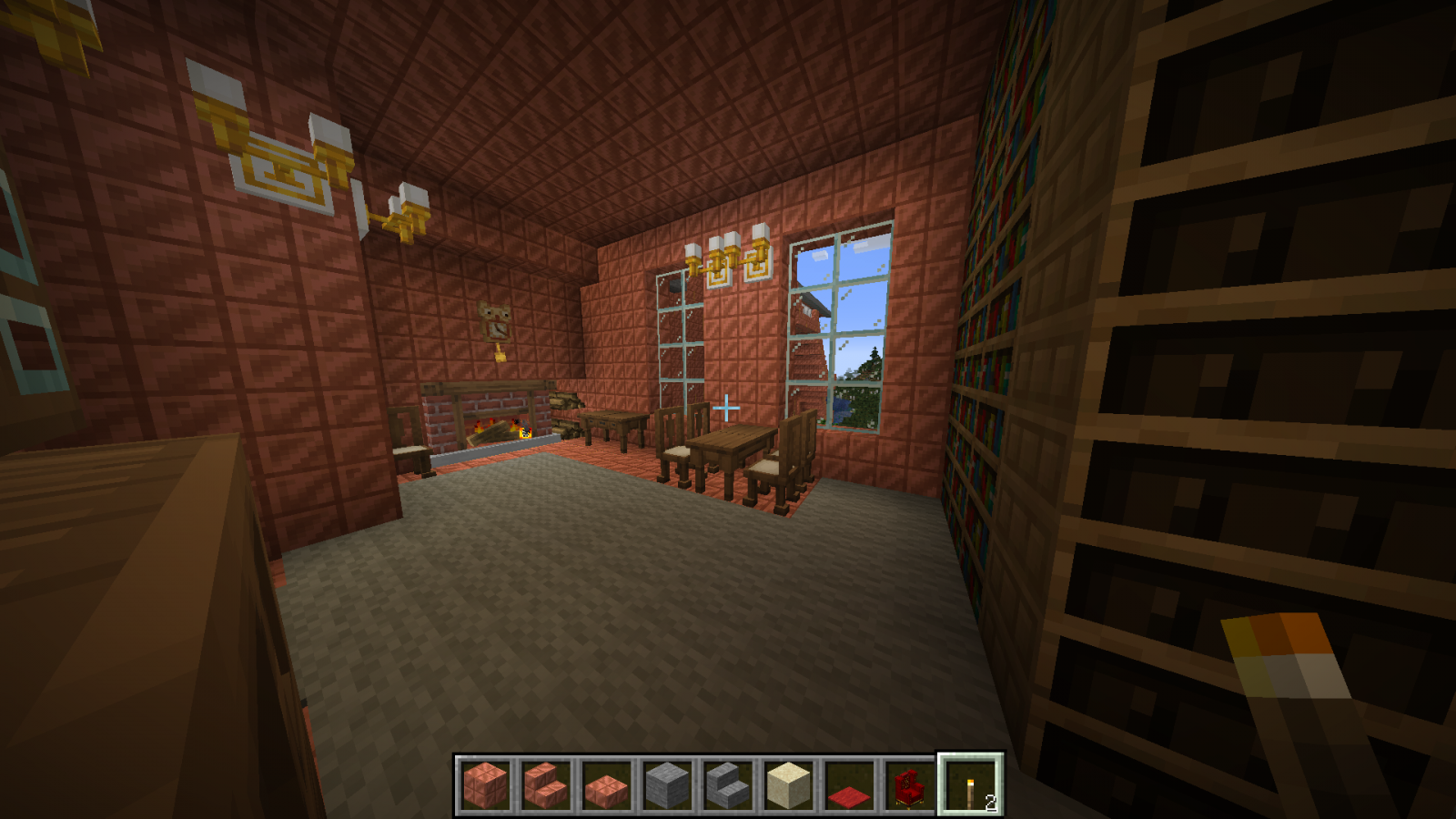Screen dimensions: 1456x819
Task: Select the cream sandstone block slot
Action: pyautogui.click(x=789, y=785)
